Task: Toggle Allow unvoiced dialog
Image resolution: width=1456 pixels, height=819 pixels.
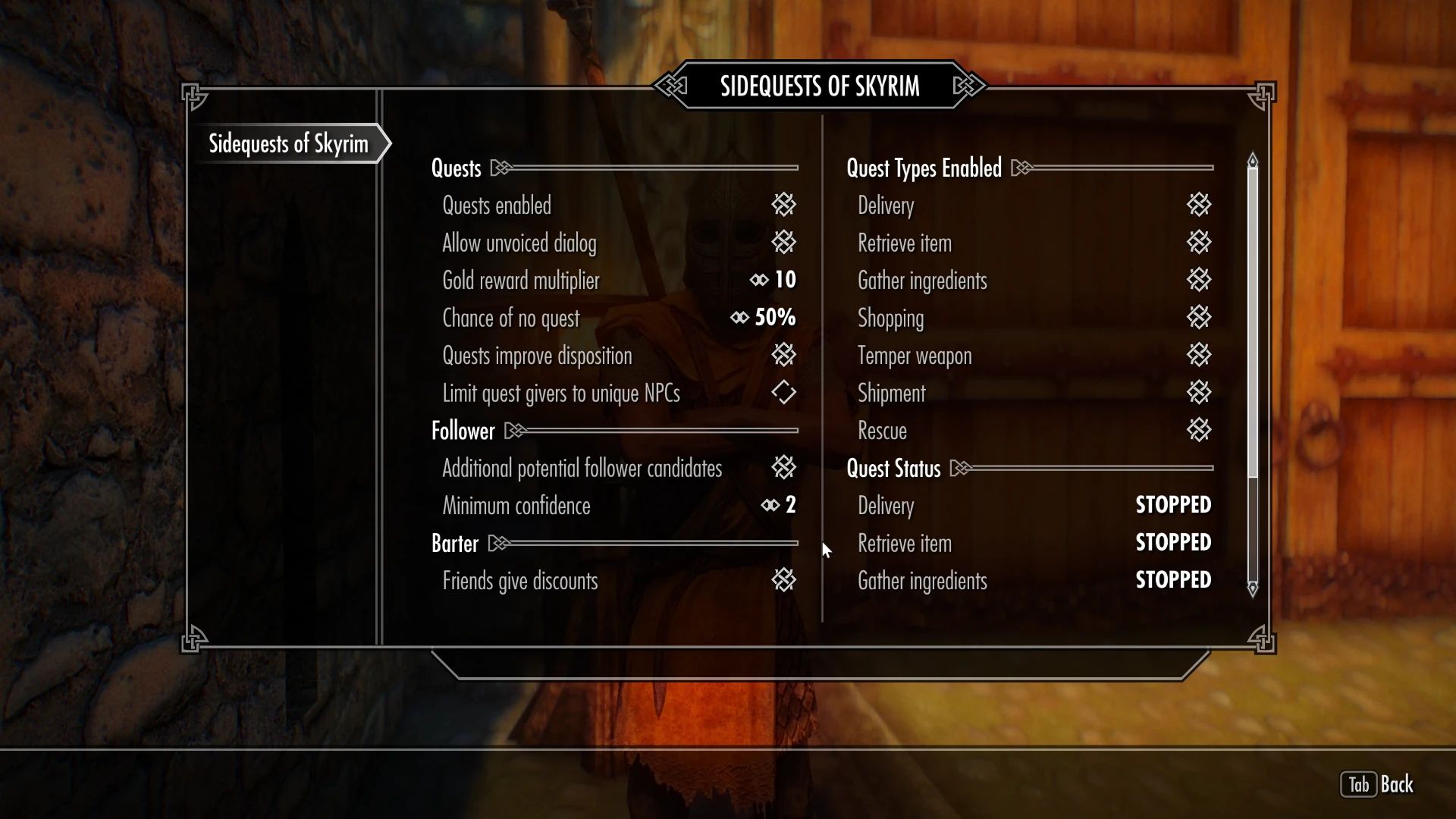Action: coord(785,243)
